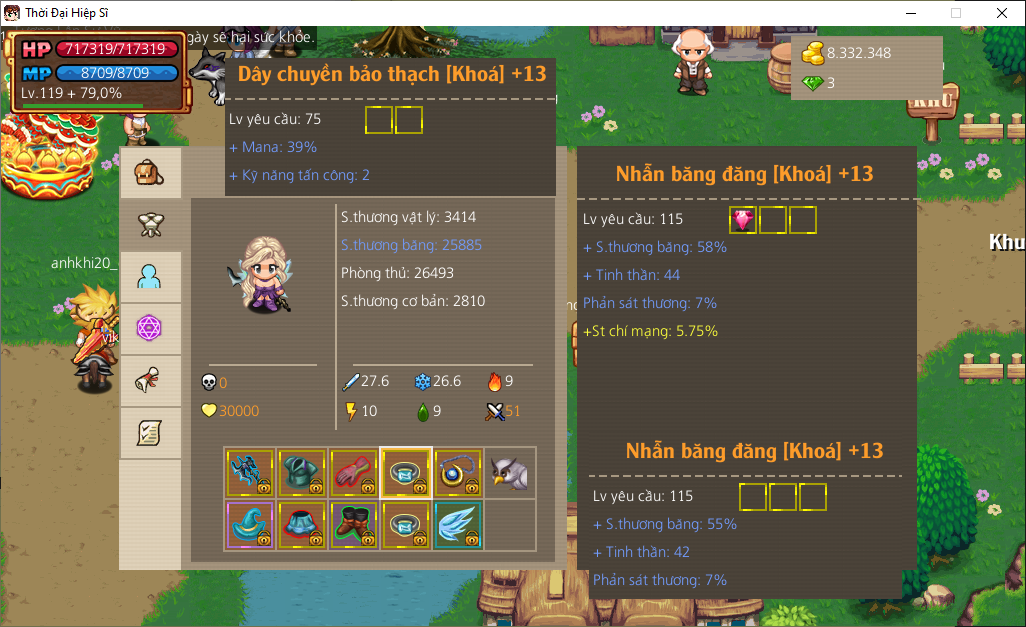
Task: Minimize the game window
Action: tap(910, 13)
